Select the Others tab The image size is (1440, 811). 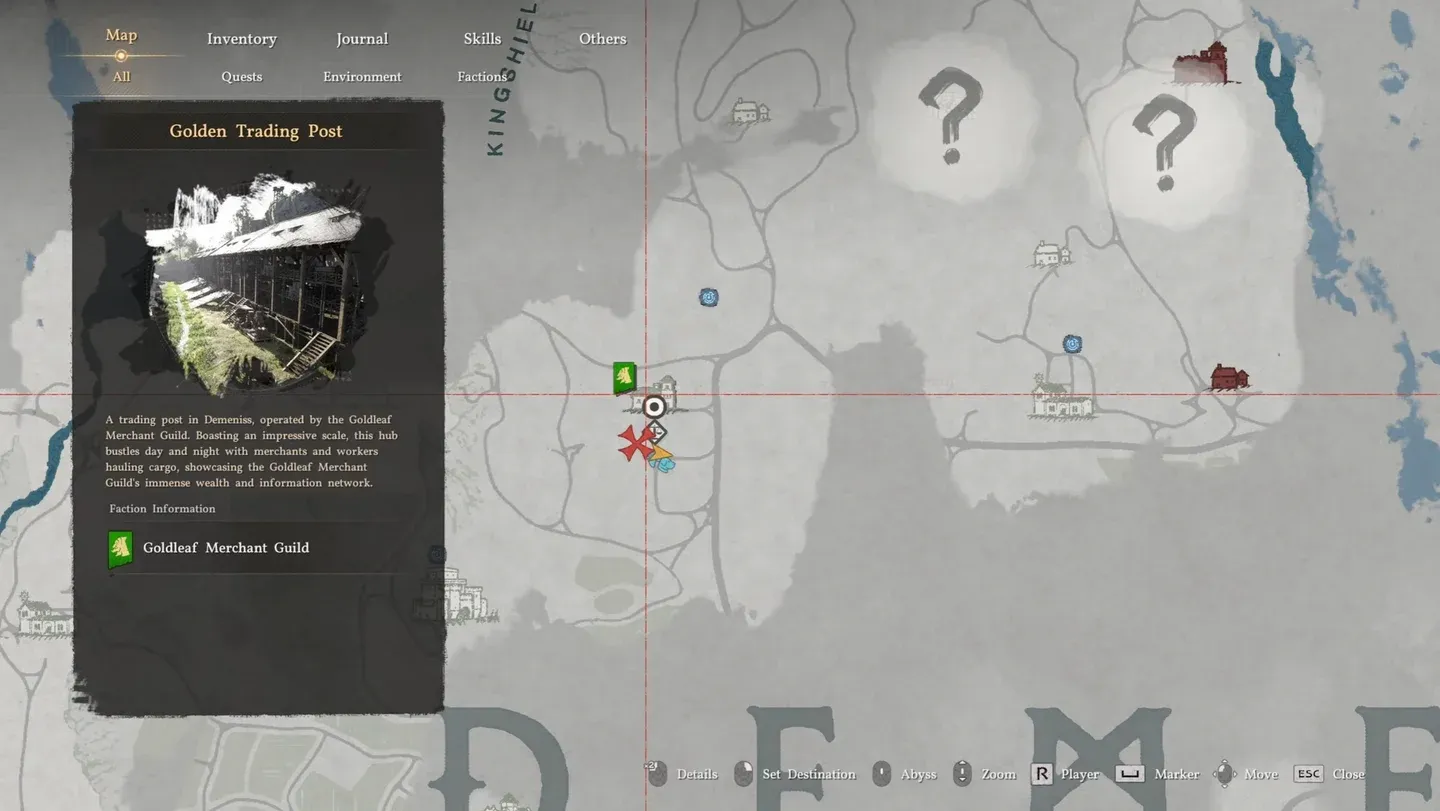[602, 39]
